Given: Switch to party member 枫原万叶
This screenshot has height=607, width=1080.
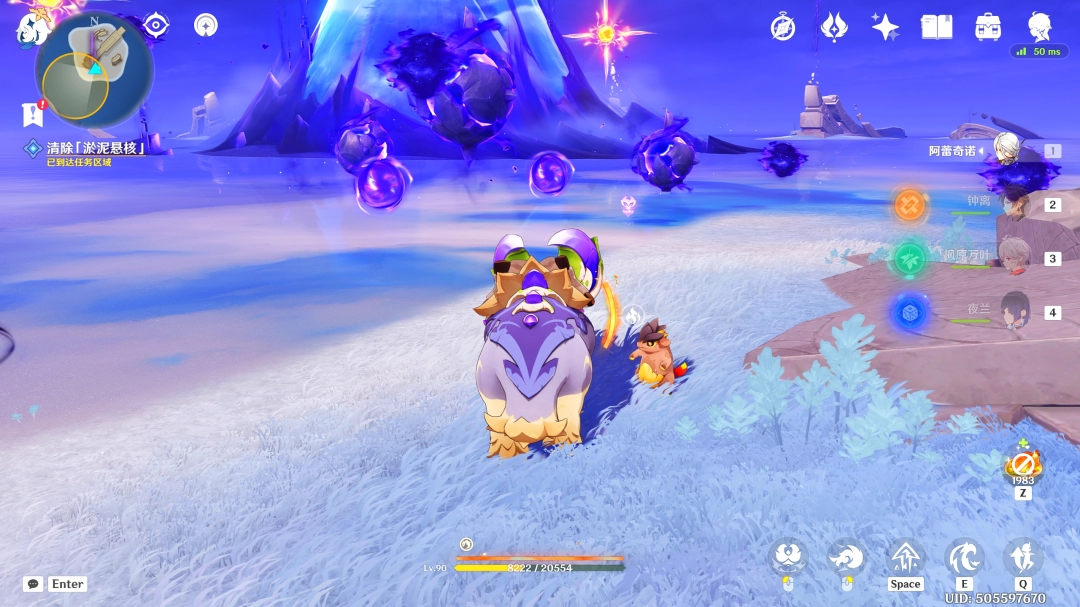Looking at the screenshot, I should [x=1014, y=257].
